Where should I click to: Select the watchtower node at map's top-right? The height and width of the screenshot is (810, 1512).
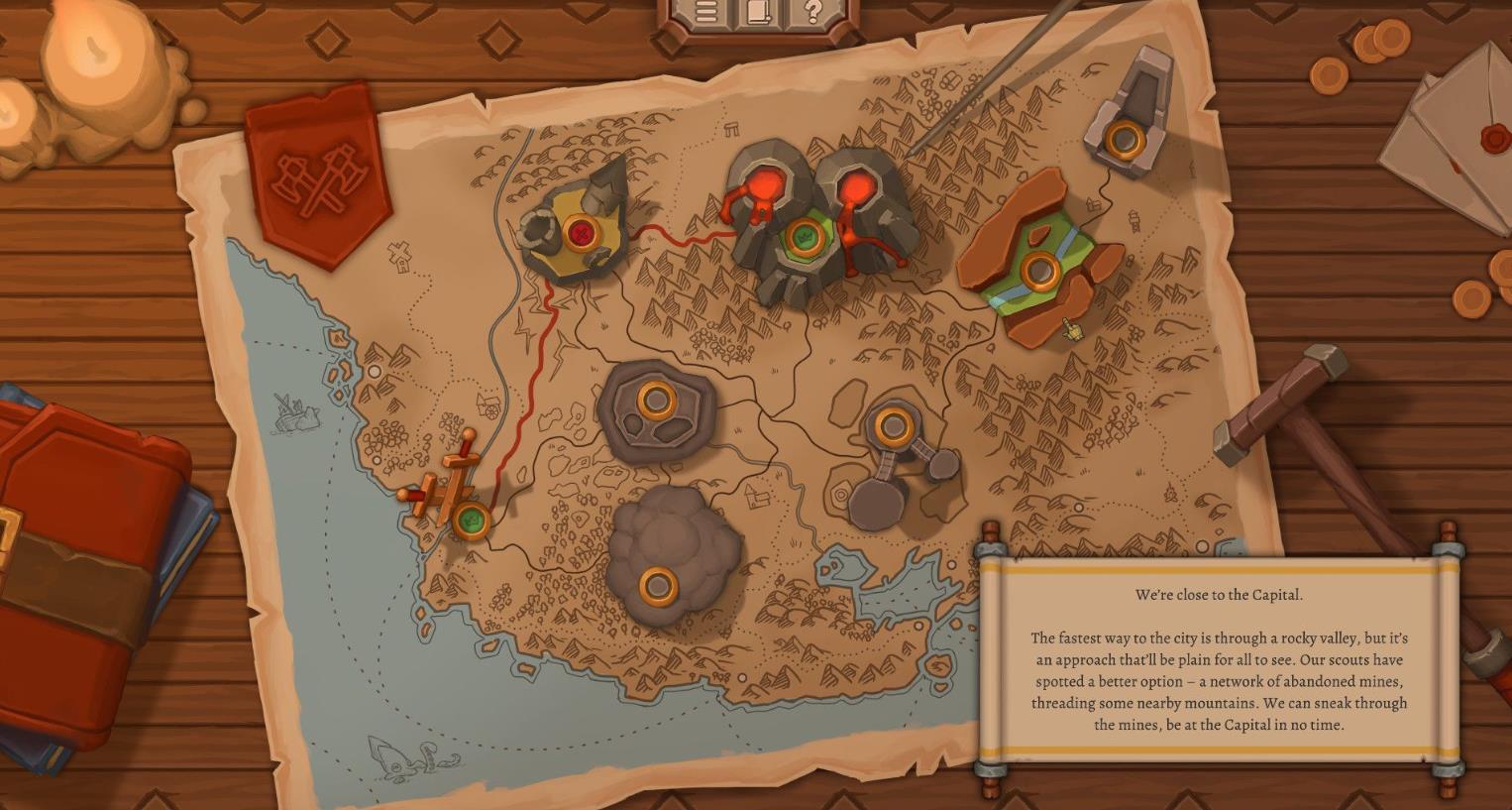tap(1126, 139)
